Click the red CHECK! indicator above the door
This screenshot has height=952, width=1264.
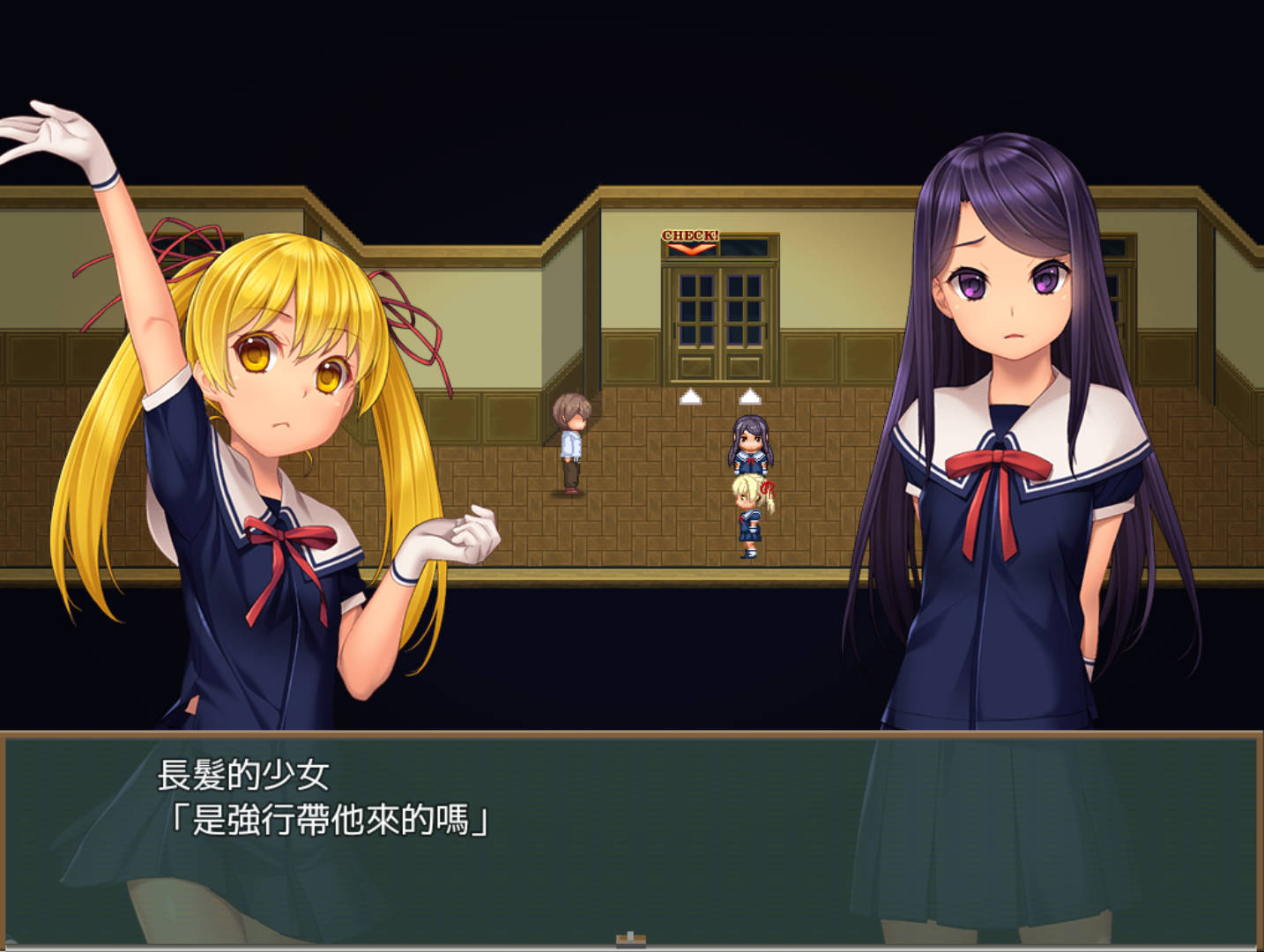click(692, 235)
